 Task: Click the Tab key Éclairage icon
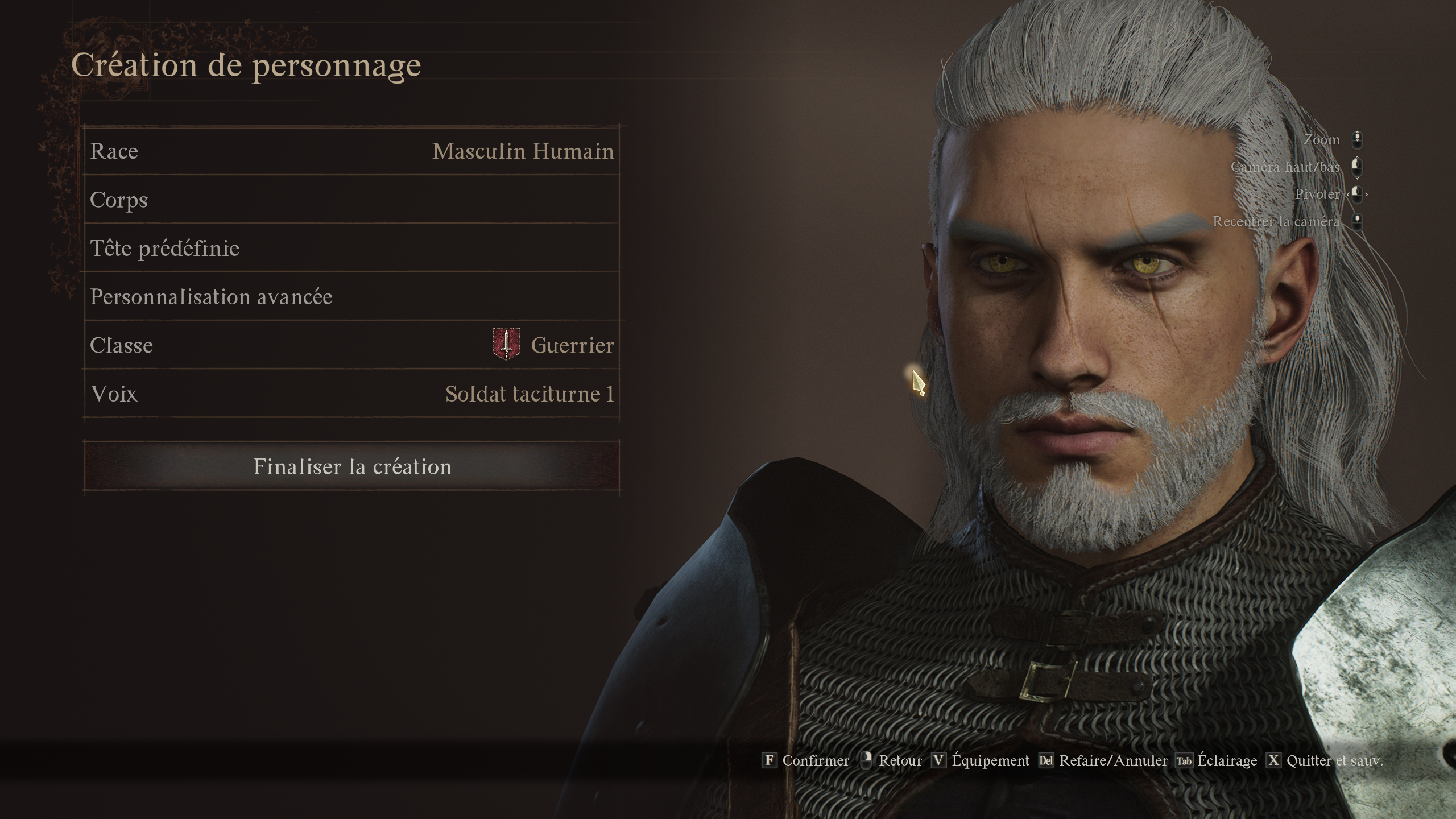(x=1184, y=760)
